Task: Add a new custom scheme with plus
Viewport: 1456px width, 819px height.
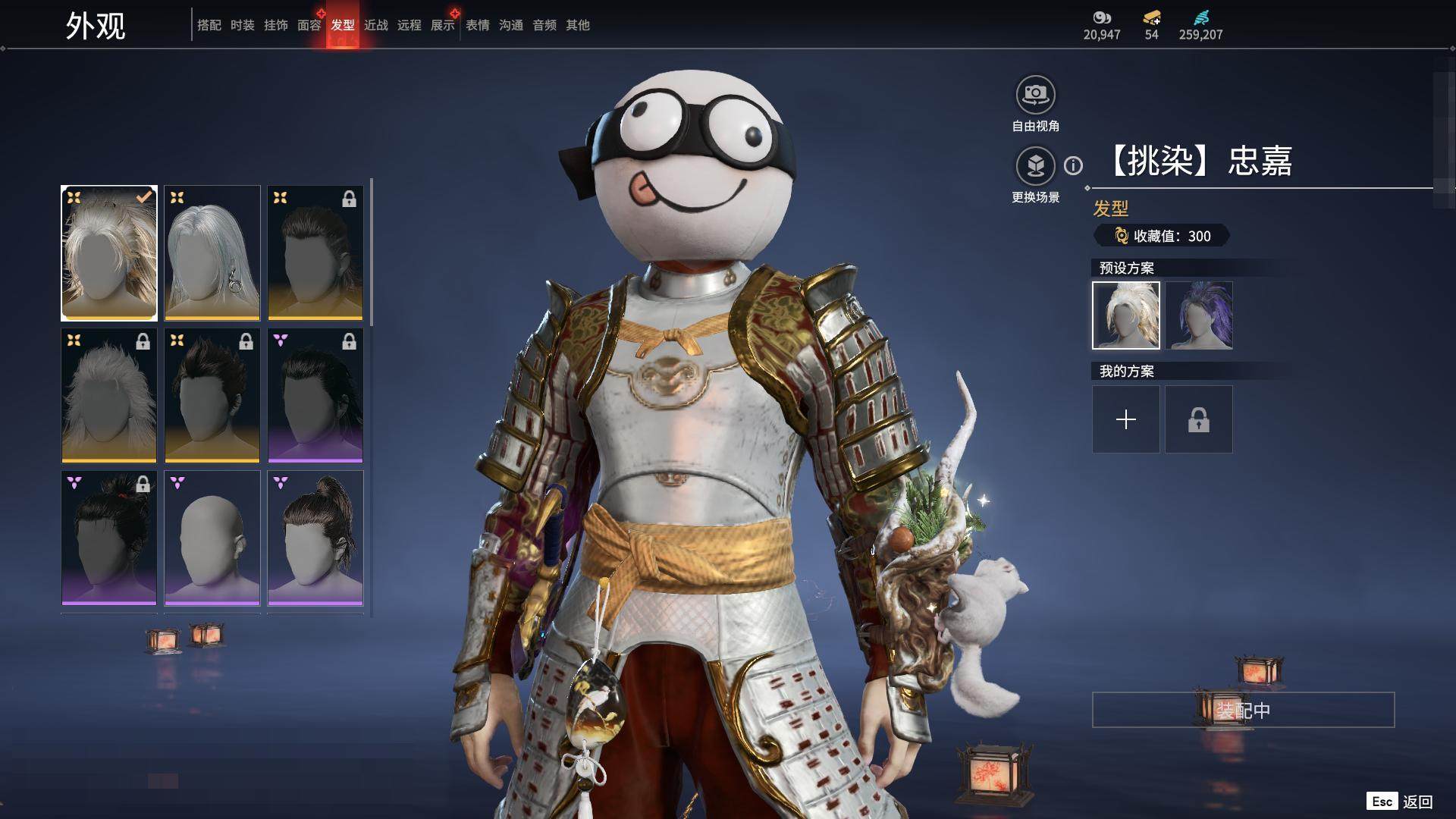Action: [x=1126, y=419]
